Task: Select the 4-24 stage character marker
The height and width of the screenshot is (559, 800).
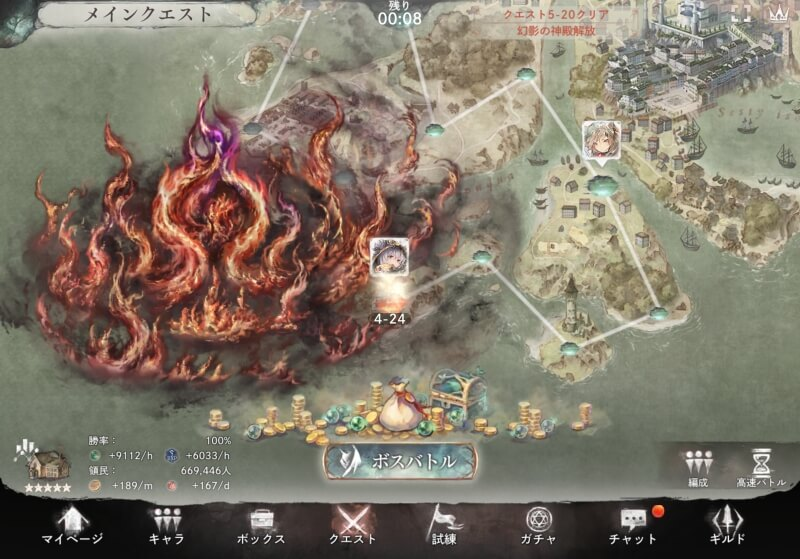Action: (x=387, y=260)
